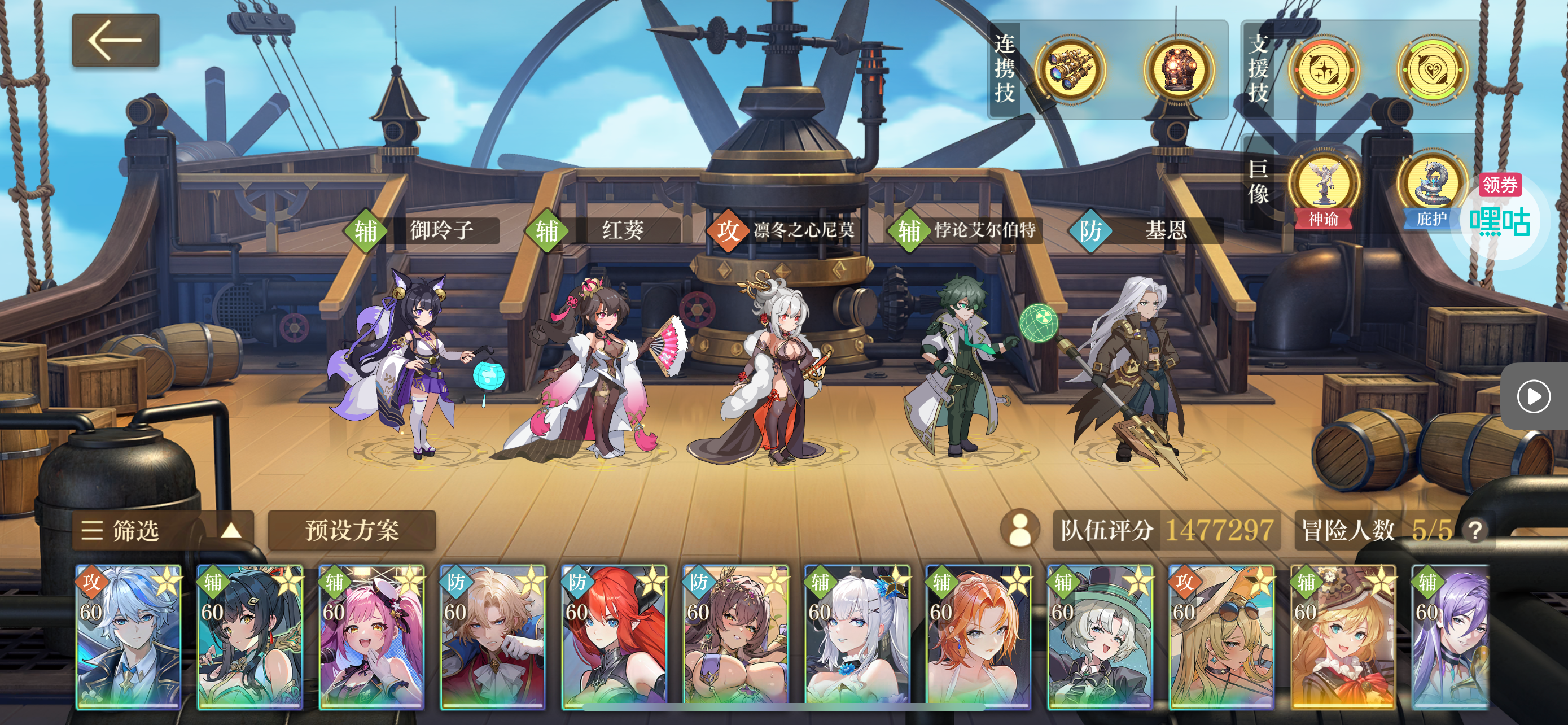Open the player profile icon beside 队伍评分
The height and width of the screenshot is (725, 1568).
pyautogui.click(x=1020, y=529)
